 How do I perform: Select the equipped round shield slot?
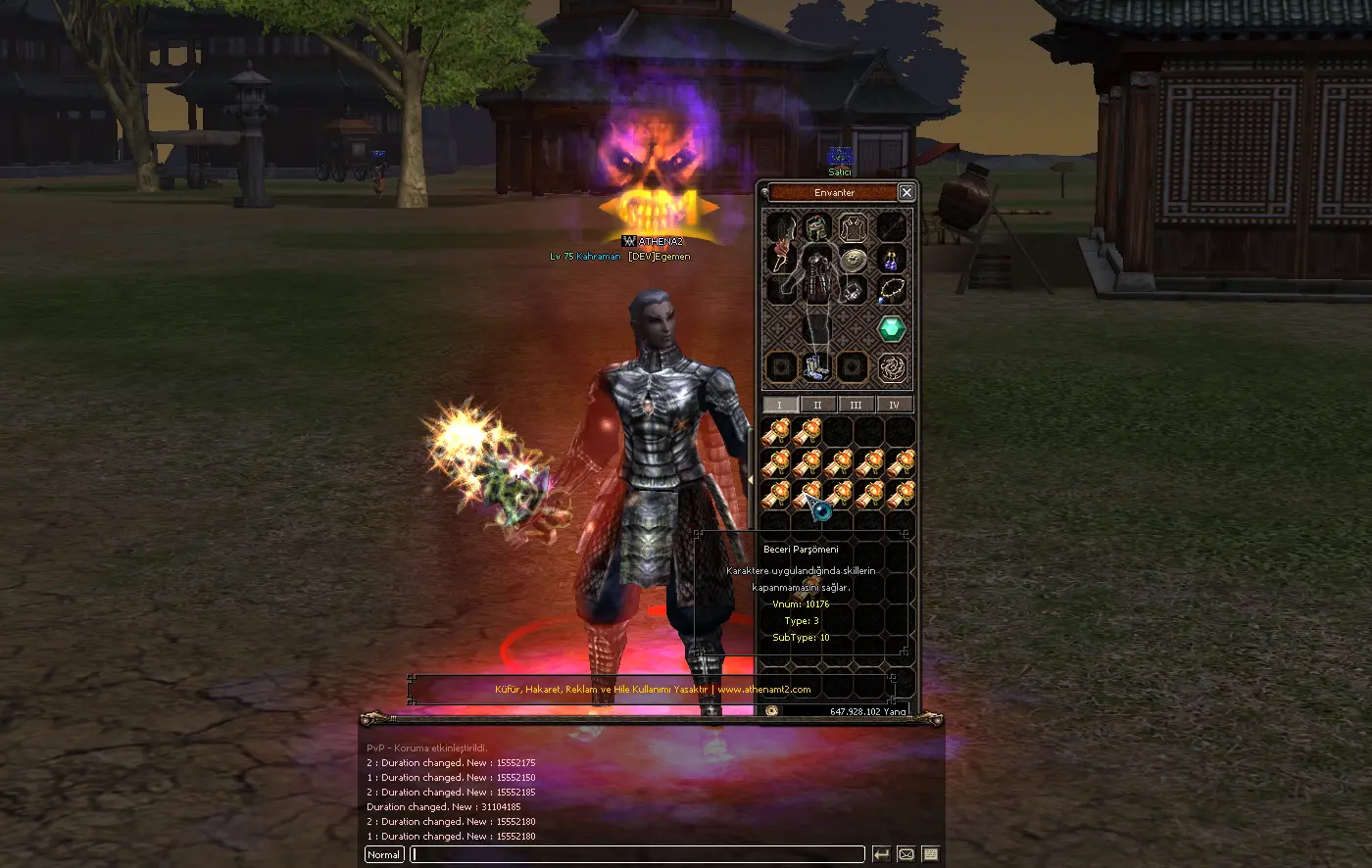854,260
